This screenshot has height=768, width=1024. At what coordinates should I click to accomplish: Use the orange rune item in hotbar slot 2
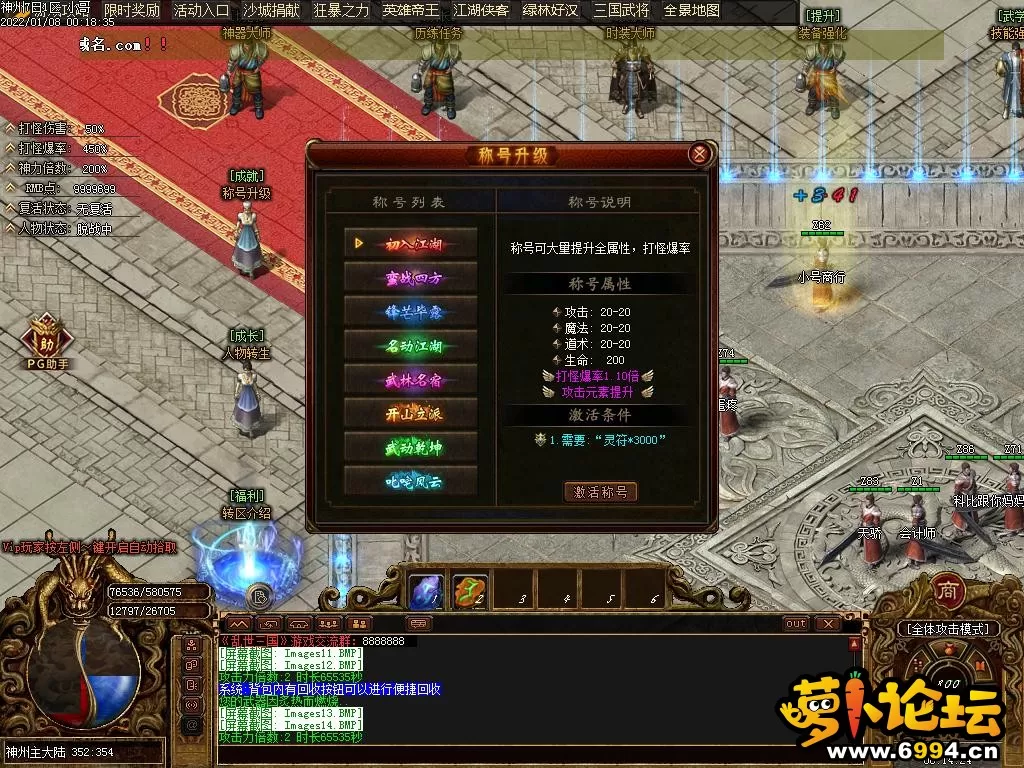tap(470, 592)
